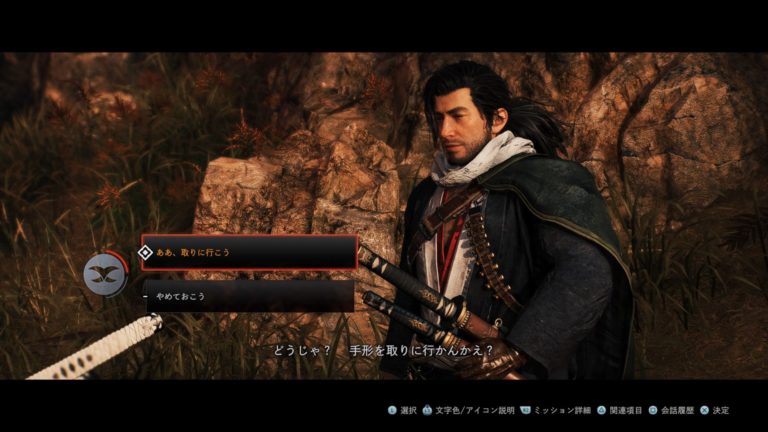Choose the reply 「ああ、取りに行こう」
768x432 pixels.
coord(249,253)
